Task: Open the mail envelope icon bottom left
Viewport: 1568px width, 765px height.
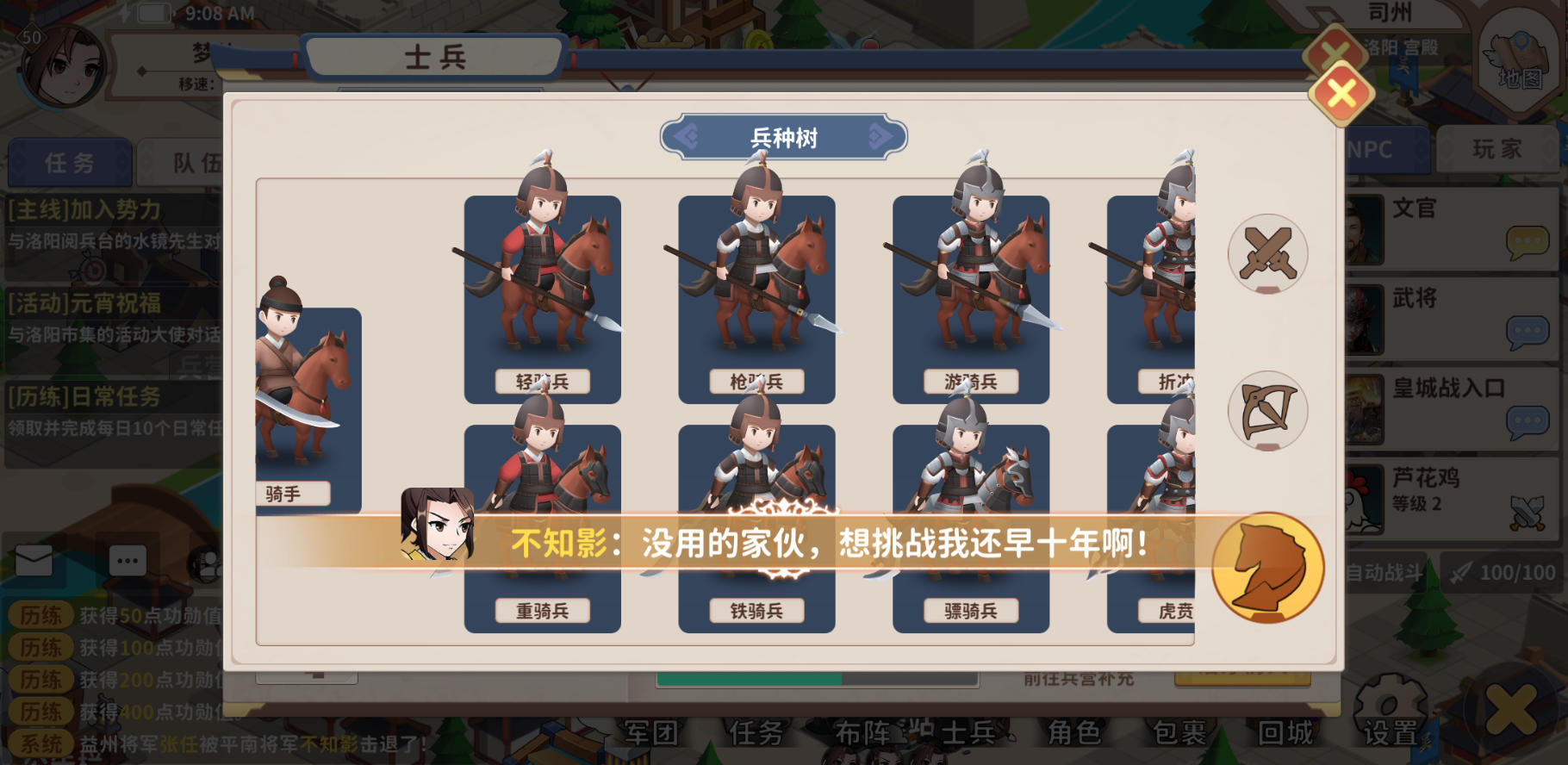Action: pyautogui.click(x=33, y=560)
